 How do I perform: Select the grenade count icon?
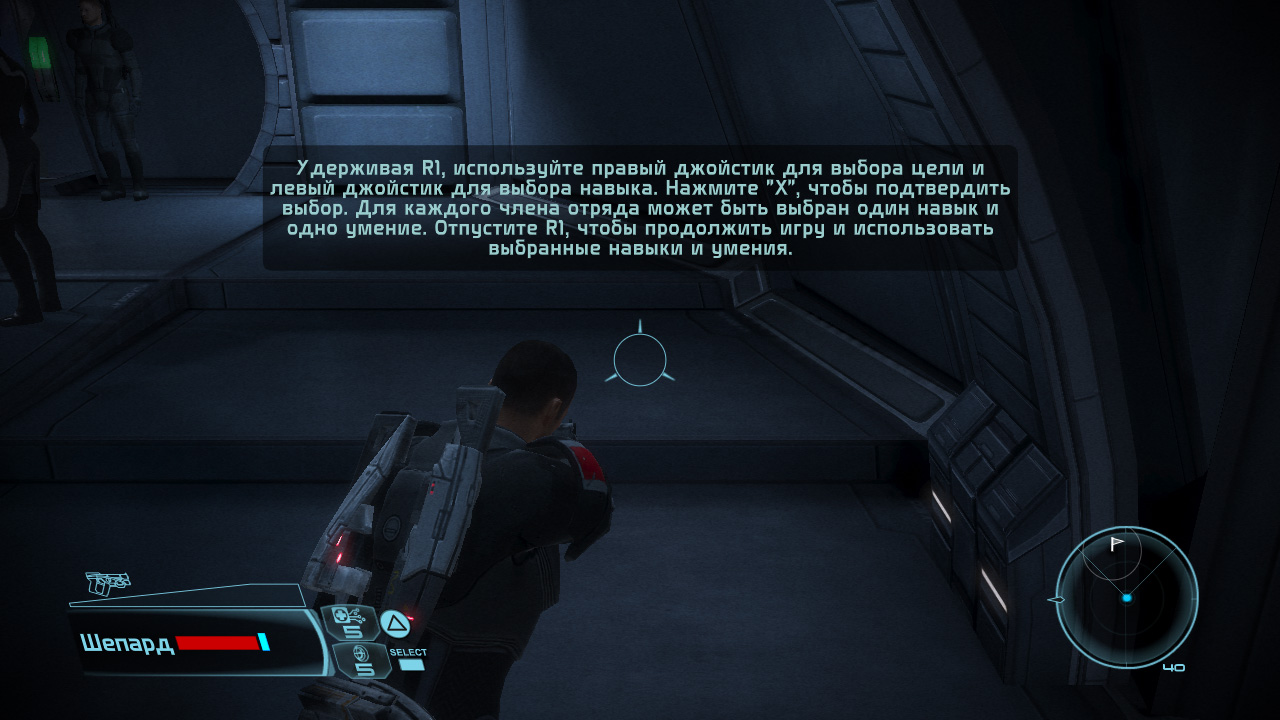[358, 661]
